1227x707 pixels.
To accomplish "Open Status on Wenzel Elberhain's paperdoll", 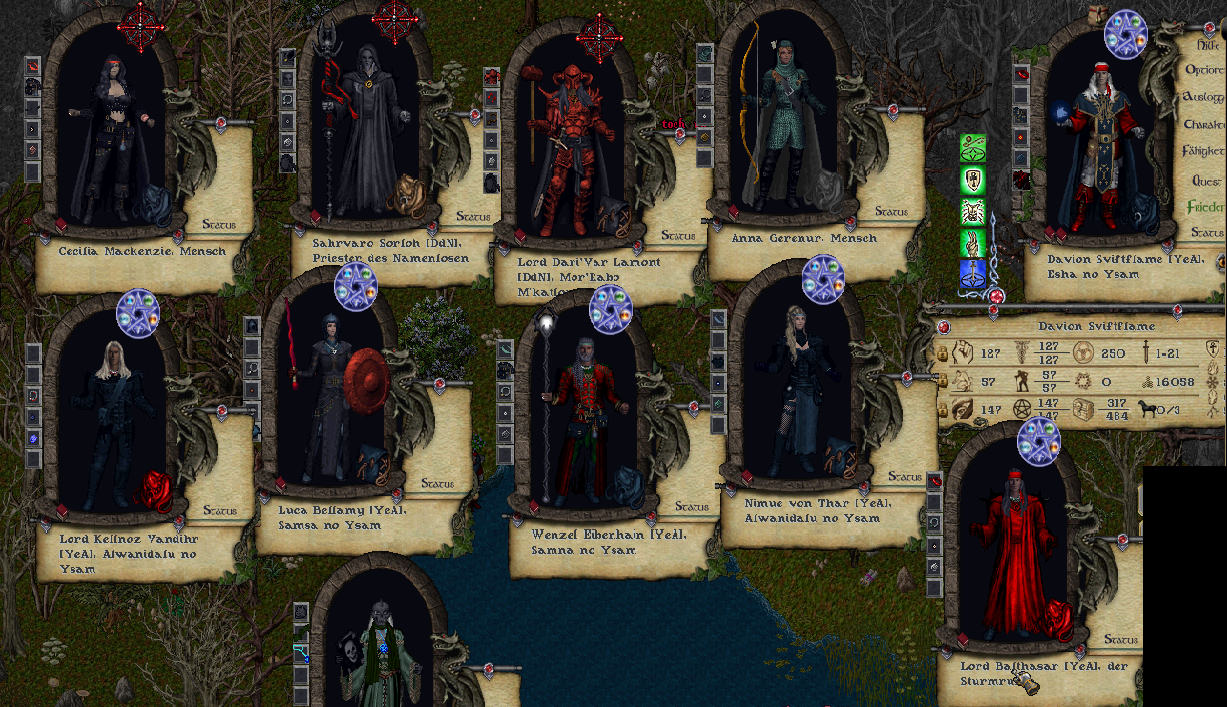I will (692, 507).
